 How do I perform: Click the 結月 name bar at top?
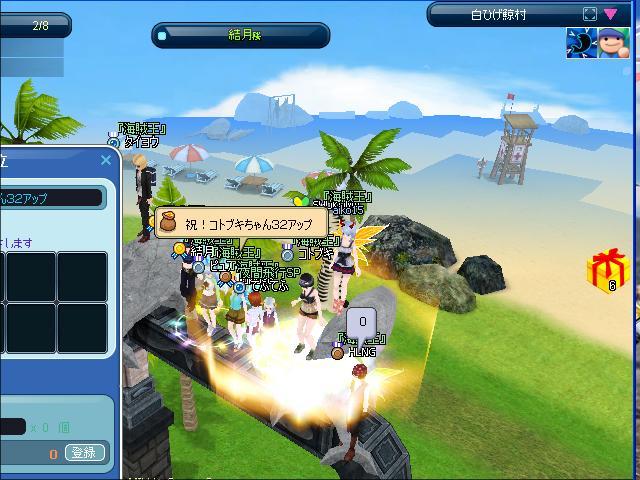coord(241,35)
